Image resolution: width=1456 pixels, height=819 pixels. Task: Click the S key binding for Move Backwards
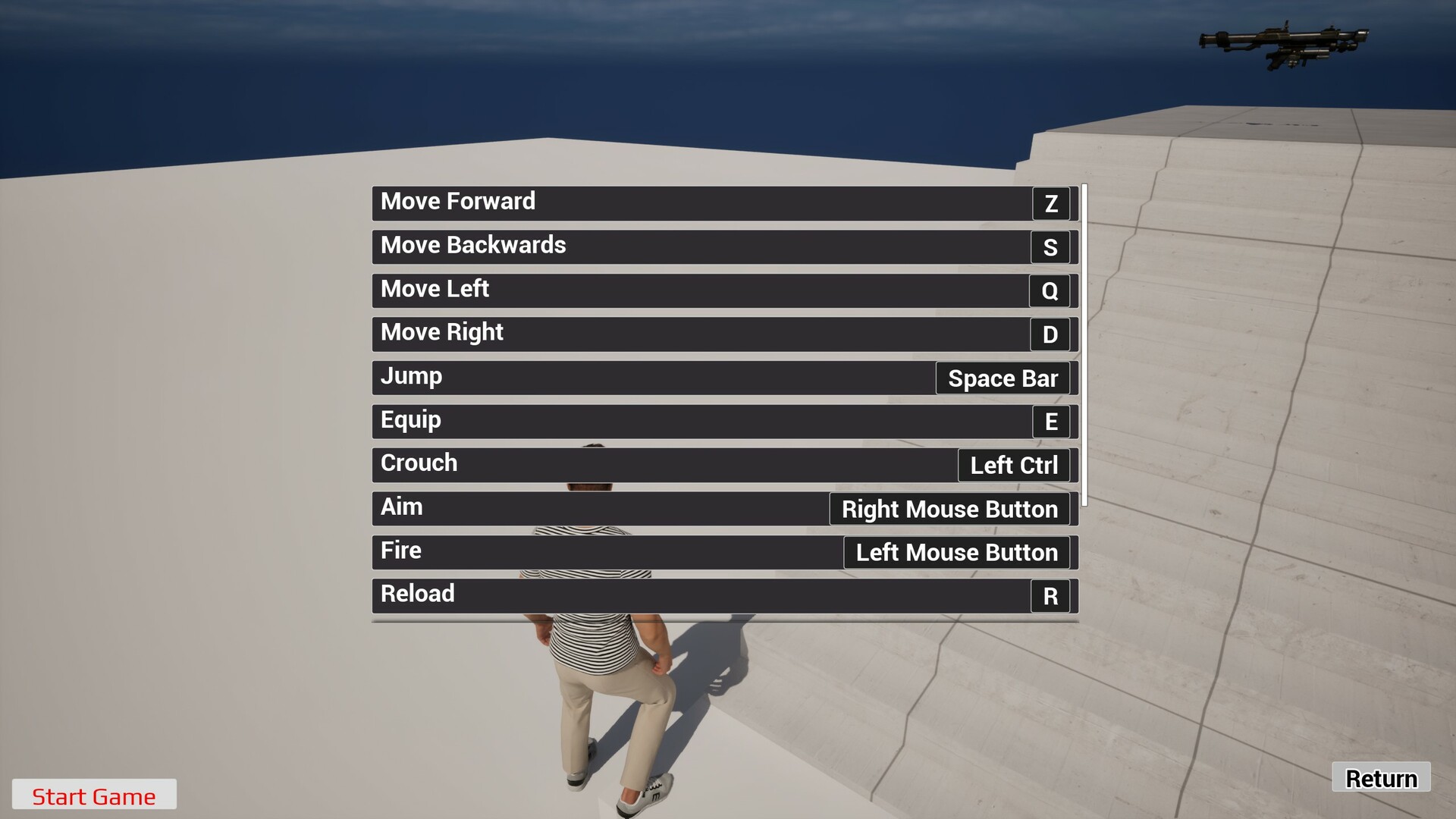pyautogui.click(x=1050, y=247)
